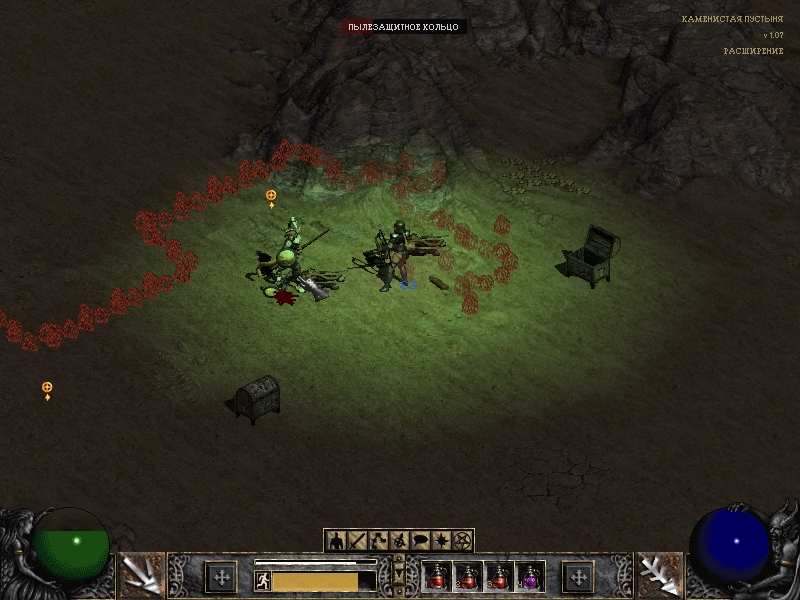This screenshot has width=800, height=600.
Task: Open the character sheet from the mini panel
Action: [336, 541]
